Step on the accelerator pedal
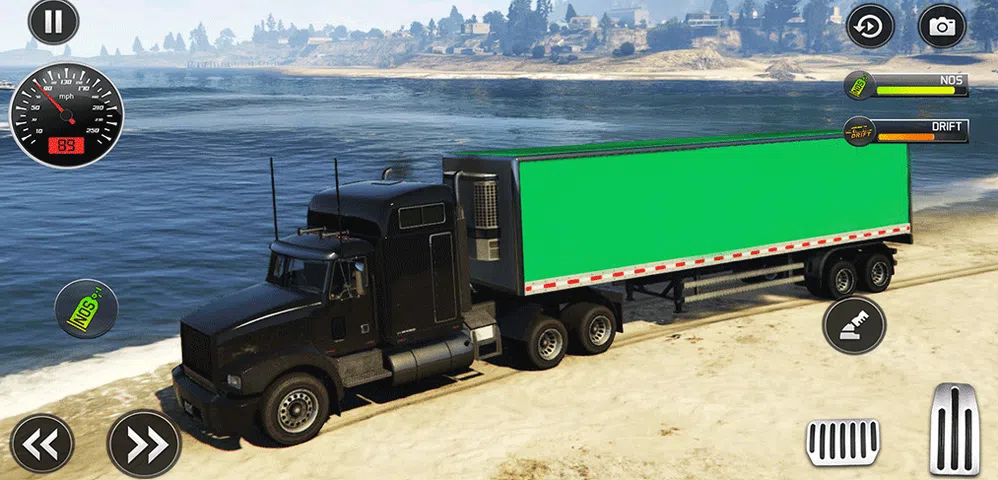 click(954, 428)
